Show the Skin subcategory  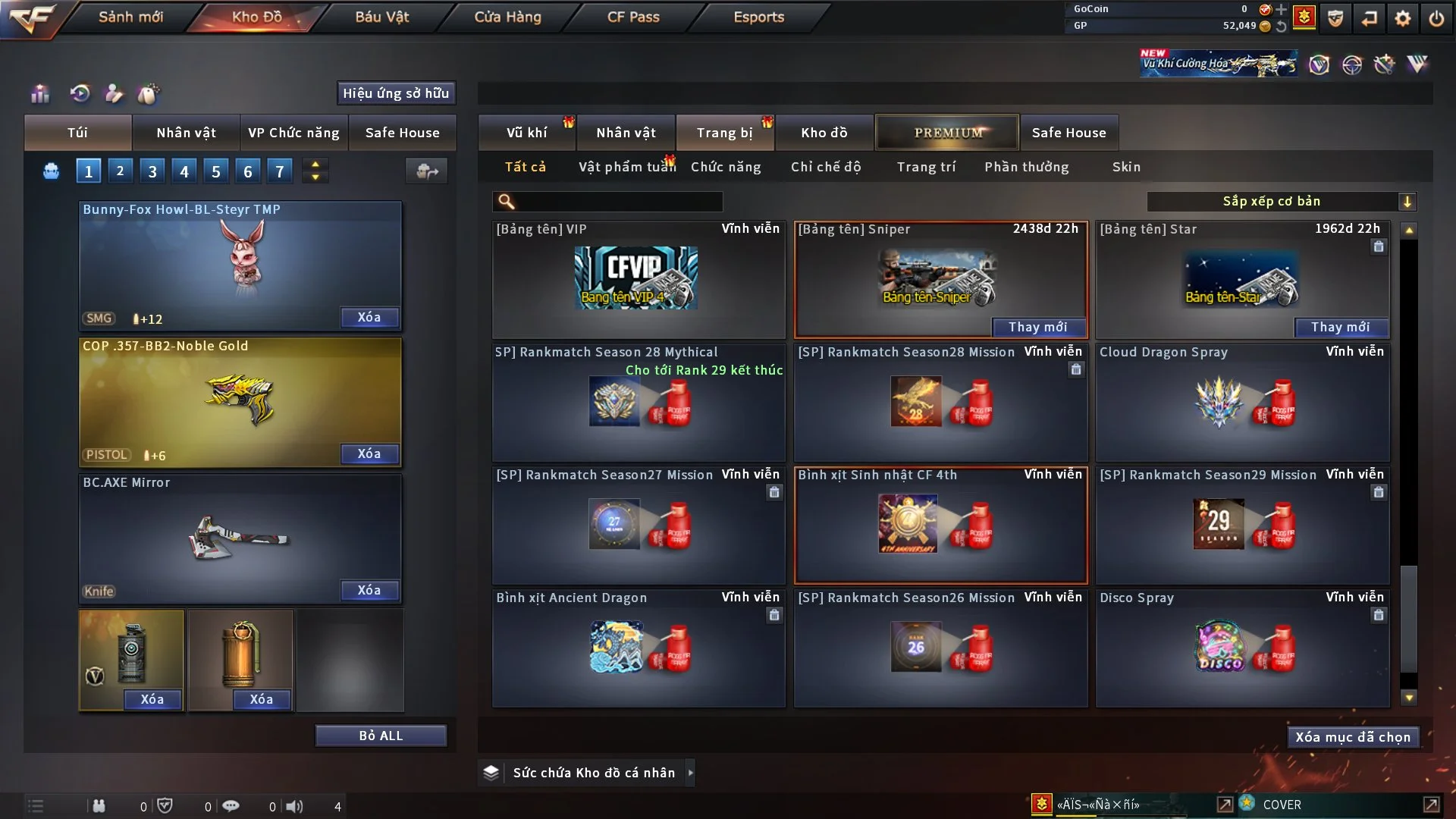click(1125, 167)
